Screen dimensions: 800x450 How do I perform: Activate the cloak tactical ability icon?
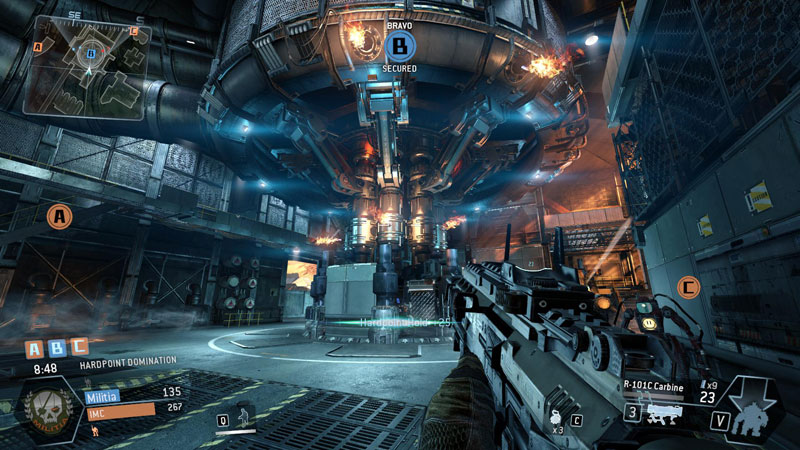coord(239,418)
